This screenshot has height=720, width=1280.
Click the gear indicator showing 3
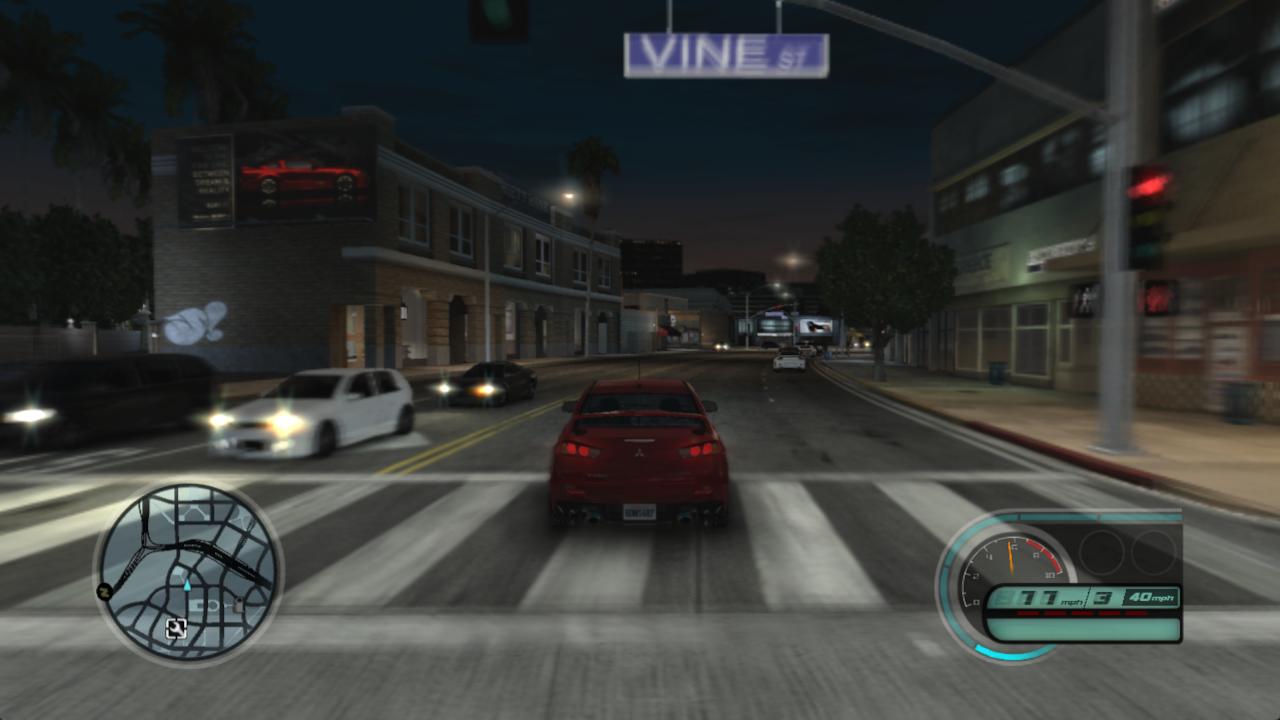tap(1100, 597)
